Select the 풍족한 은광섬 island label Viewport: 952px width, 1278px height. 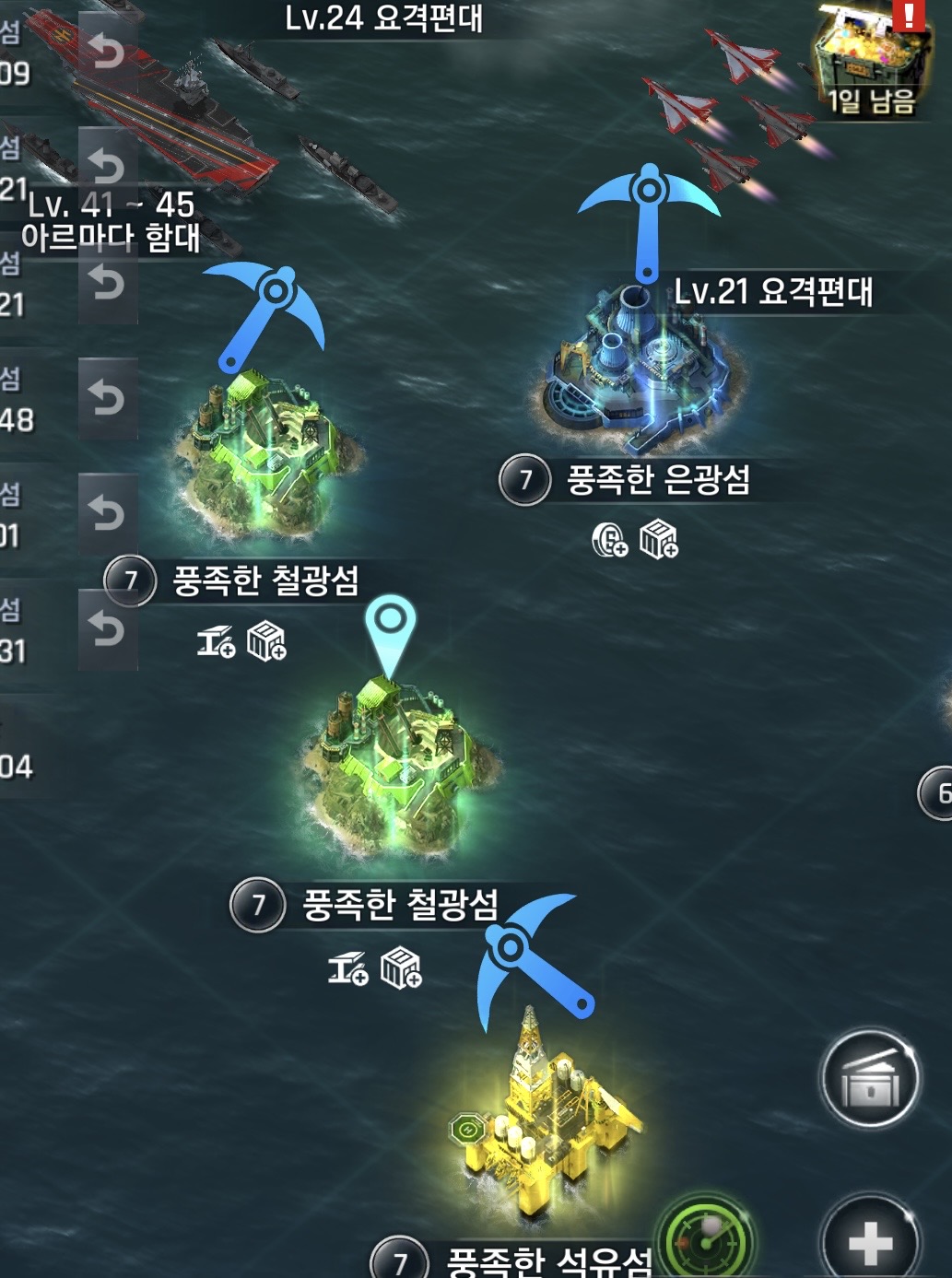coord(658,480)
